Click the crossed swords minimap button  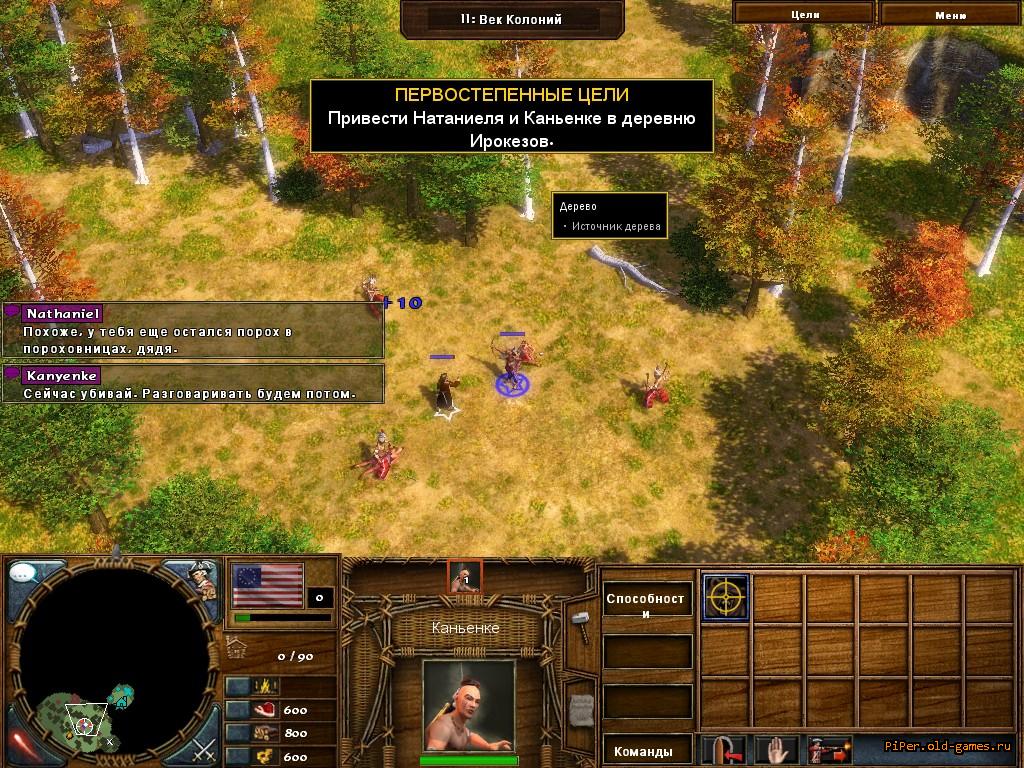pyautogui.click(x=204, y=747)
